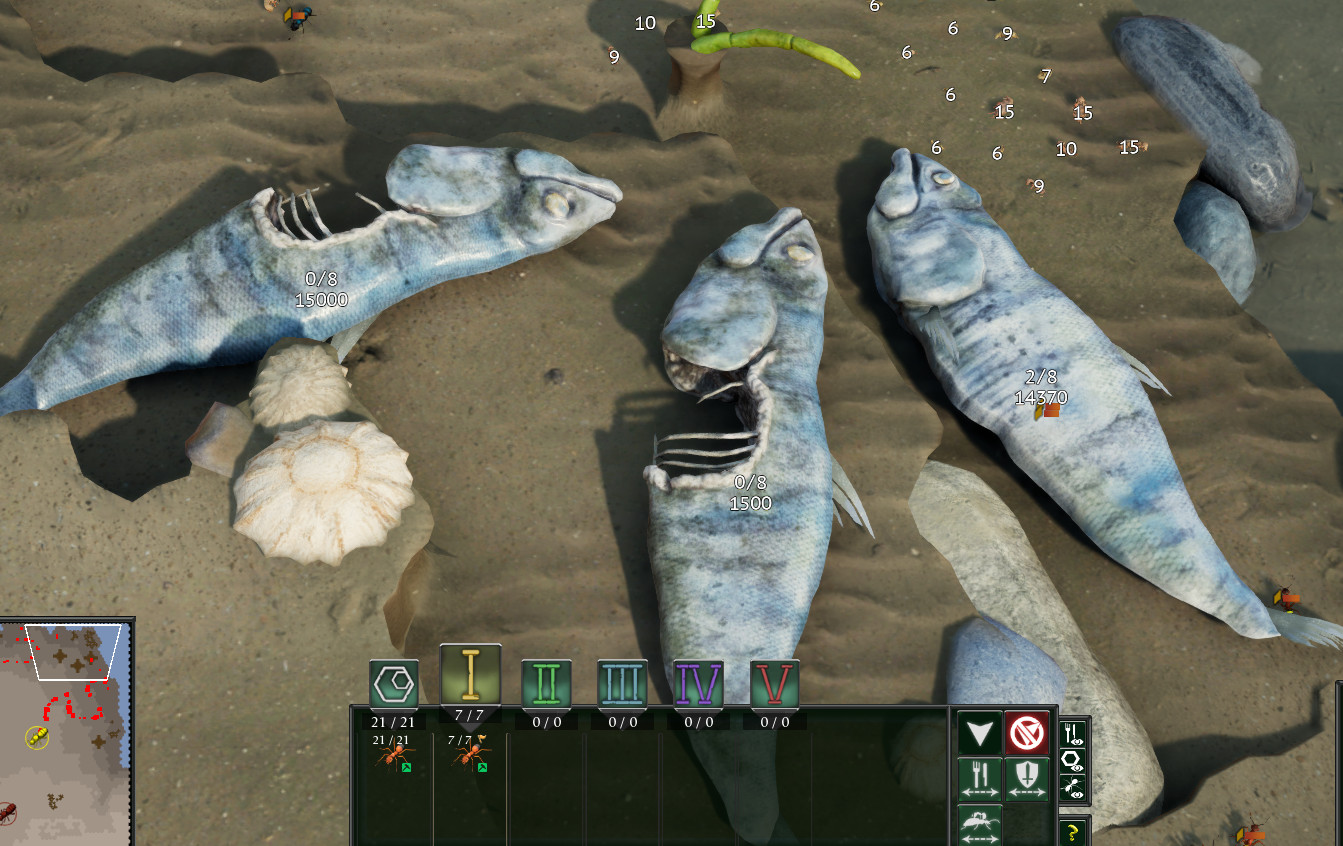Viewport: 1343px width, 846px height.
Task: Switch to the green group II tab
Action: point(546,685)
